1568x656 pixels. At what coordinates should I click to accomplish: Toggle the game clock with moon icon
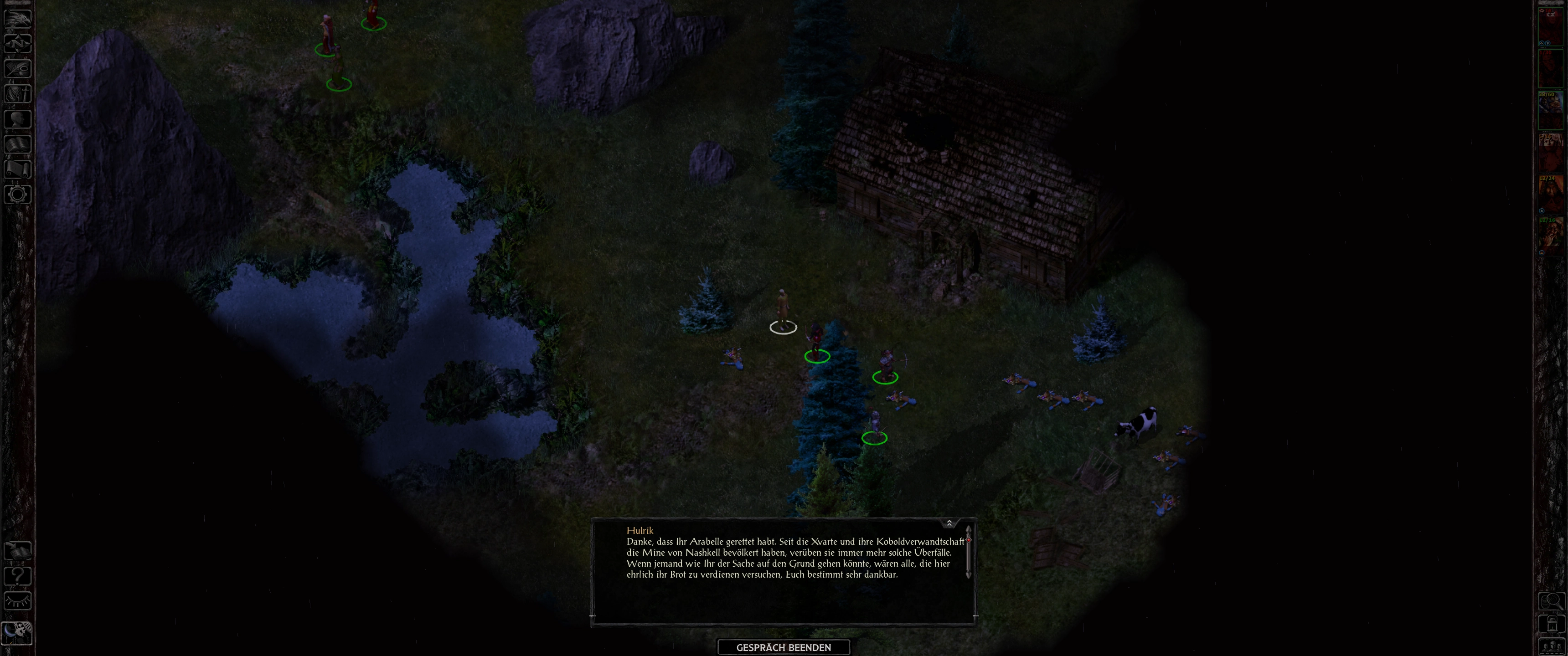[x=17, y=633]
